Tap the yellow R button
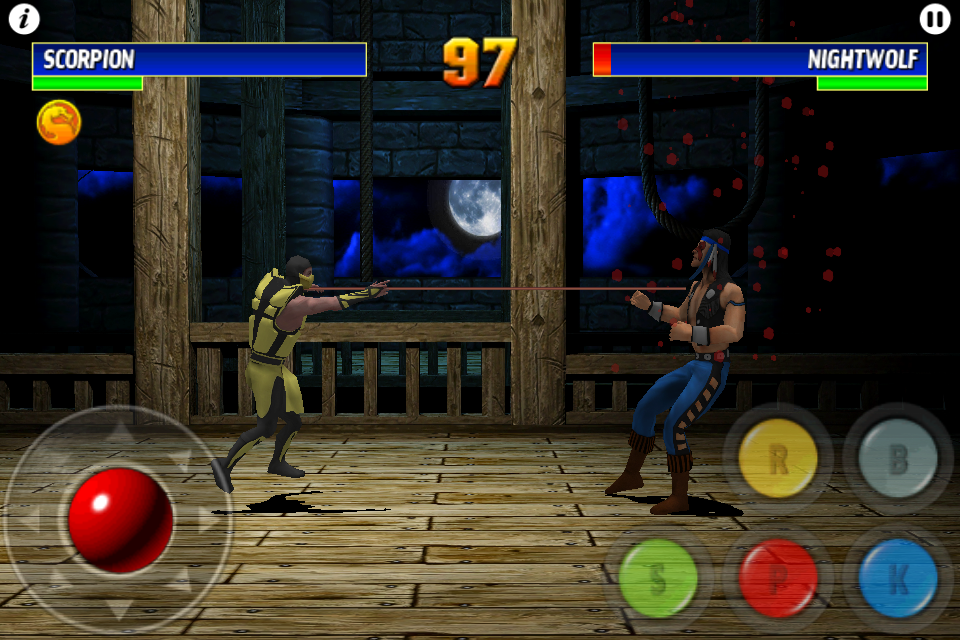Screen dimensions: 960x640 [777, 459]
